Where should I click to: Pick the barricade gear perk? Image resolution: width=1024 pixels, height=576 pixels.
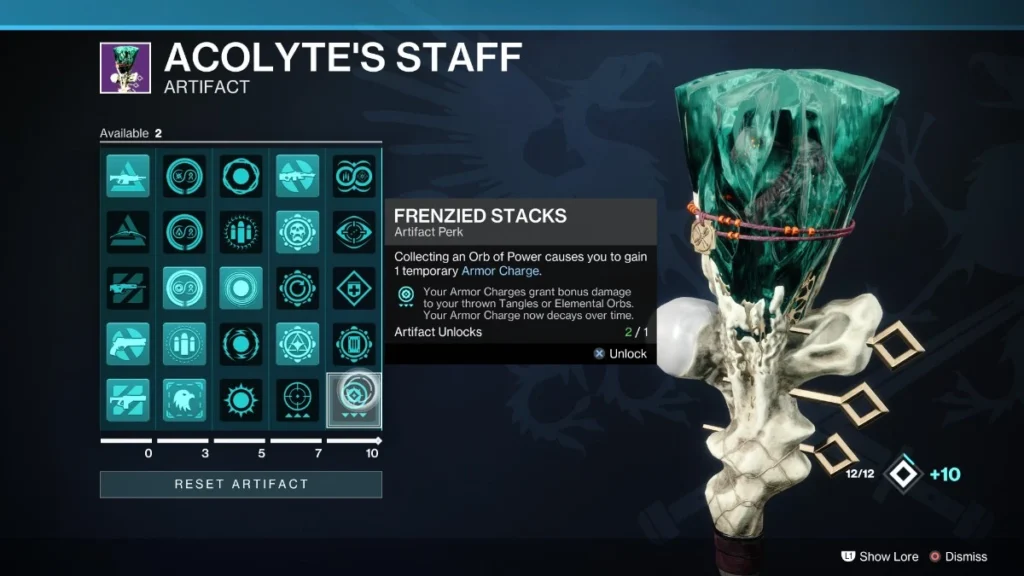[353, 344]
